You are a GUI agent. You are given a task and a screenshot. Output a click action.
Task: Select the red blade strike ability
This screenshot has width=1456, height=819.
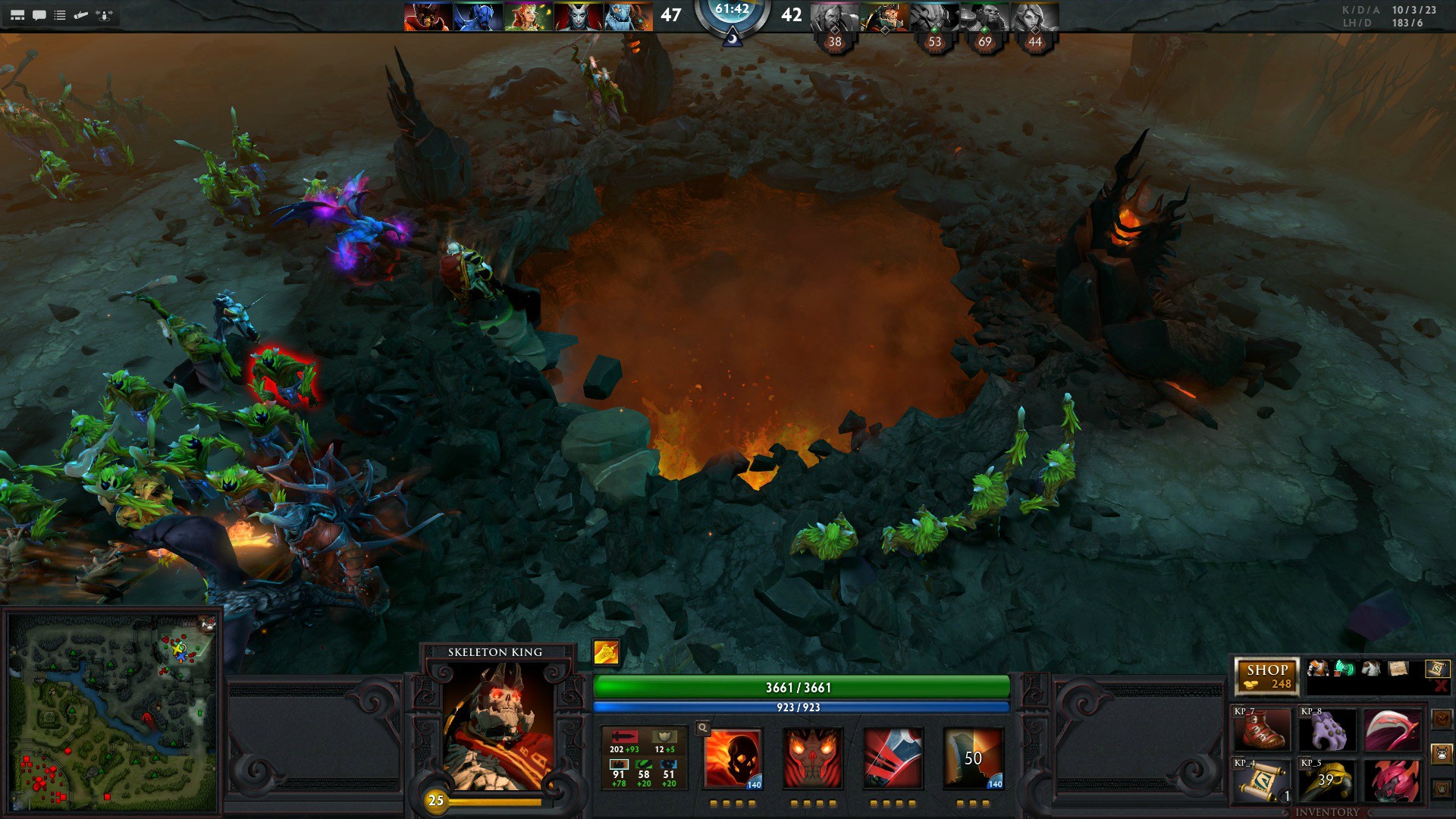pyautogui.click(x=893, y=758)
